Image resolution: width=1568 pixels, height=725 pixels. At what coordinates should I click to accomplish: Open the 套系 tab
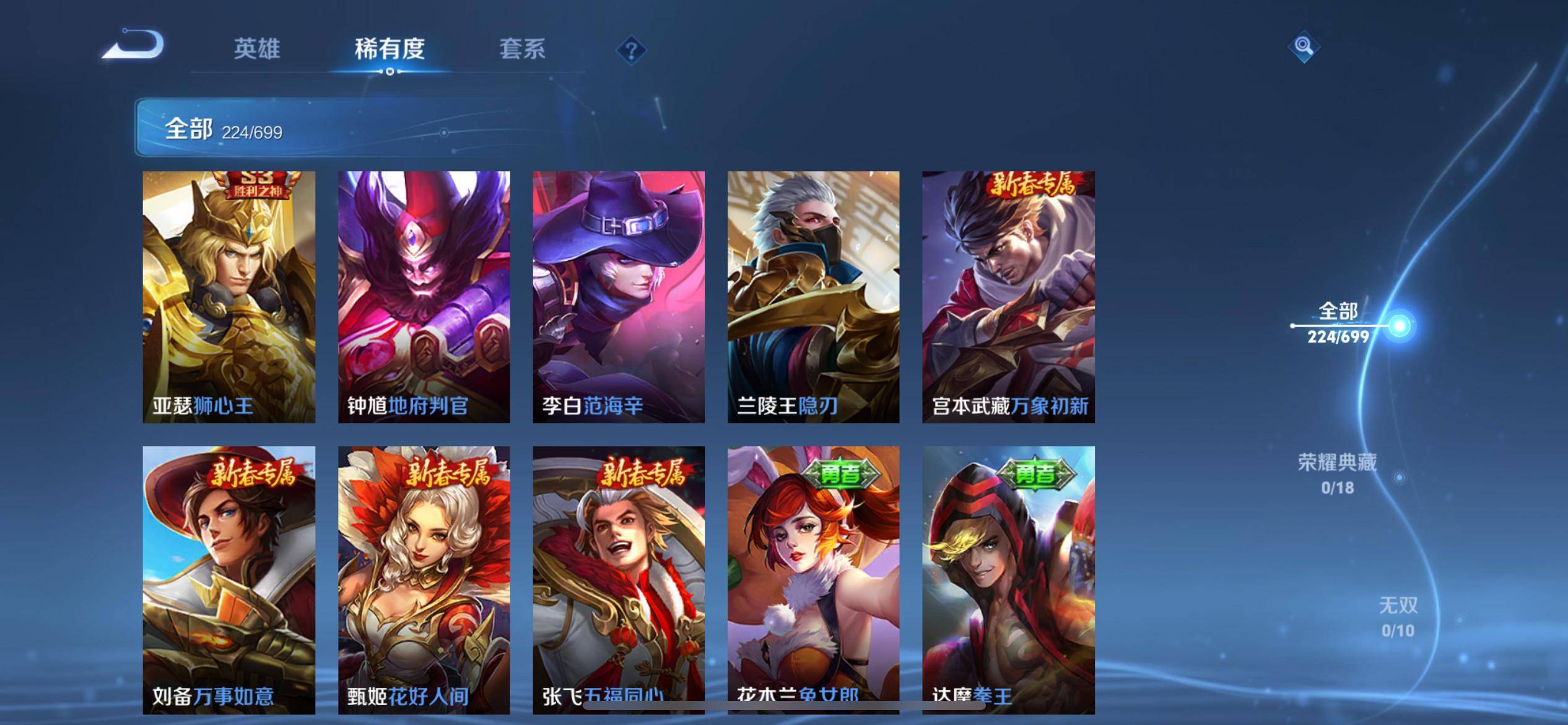[x=522, y=49]
